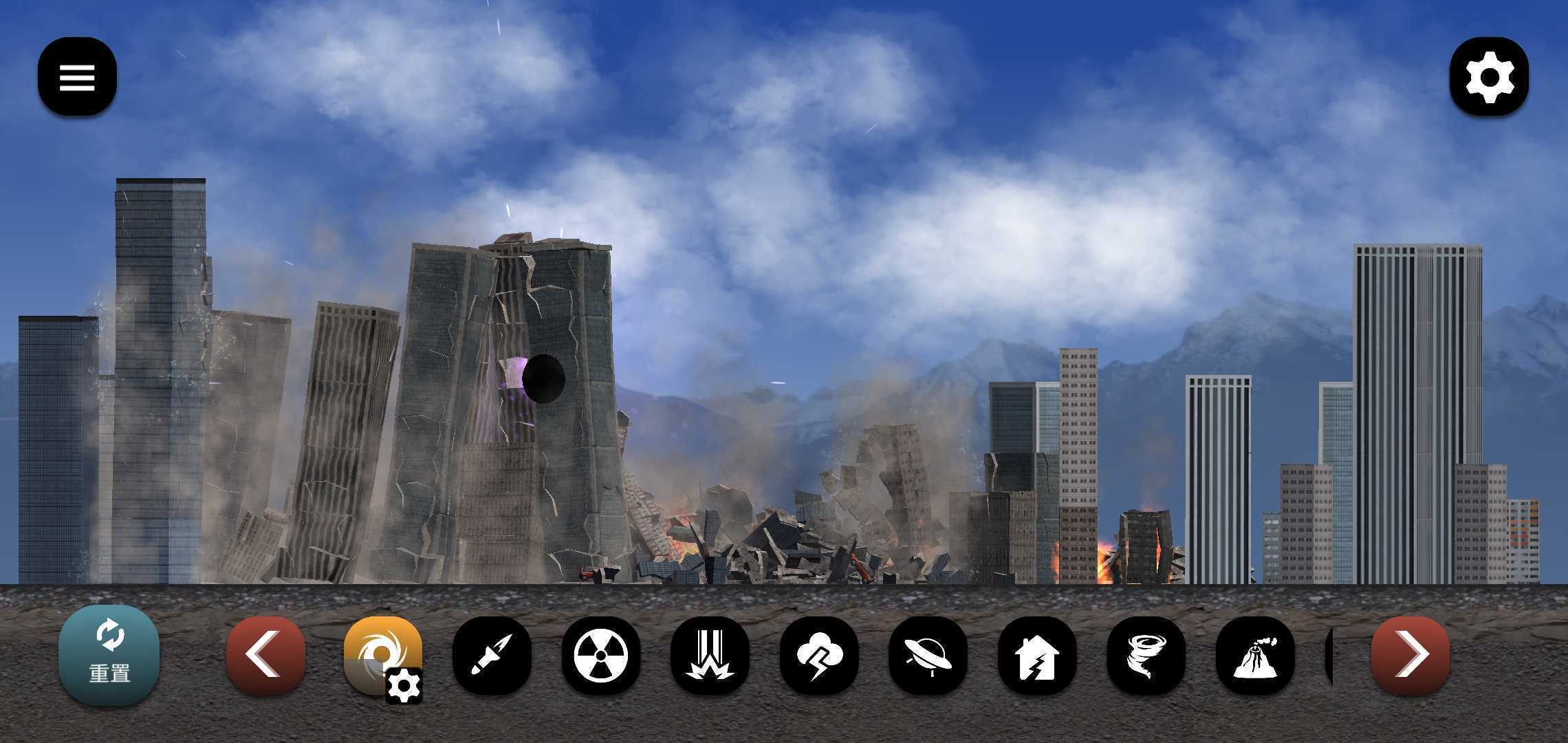Select the nuclear radiation weapon
Image resolution: width=1568 pixels, height=743 pixels.
tap(600, 655)
